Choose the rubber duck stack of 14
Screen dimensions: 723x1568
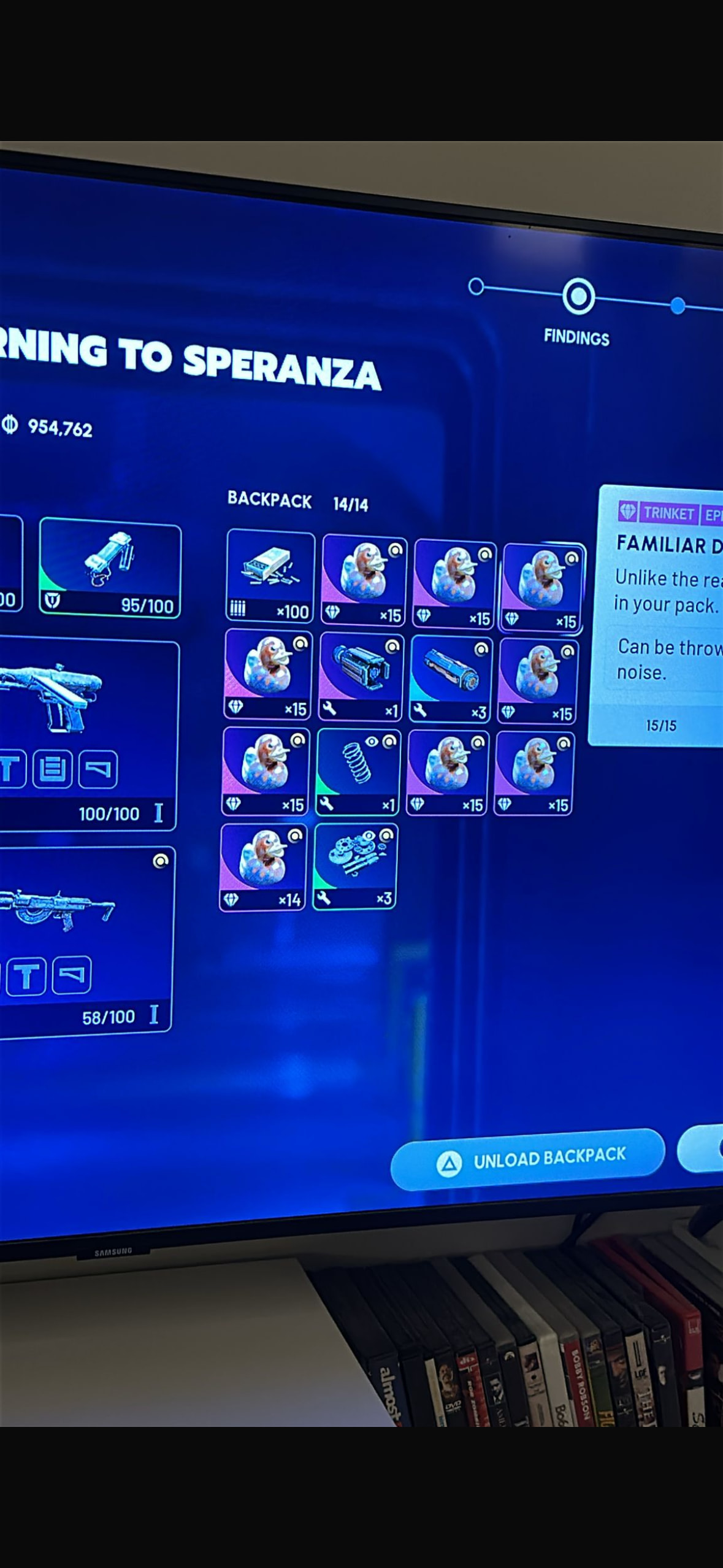click(263, 867)
